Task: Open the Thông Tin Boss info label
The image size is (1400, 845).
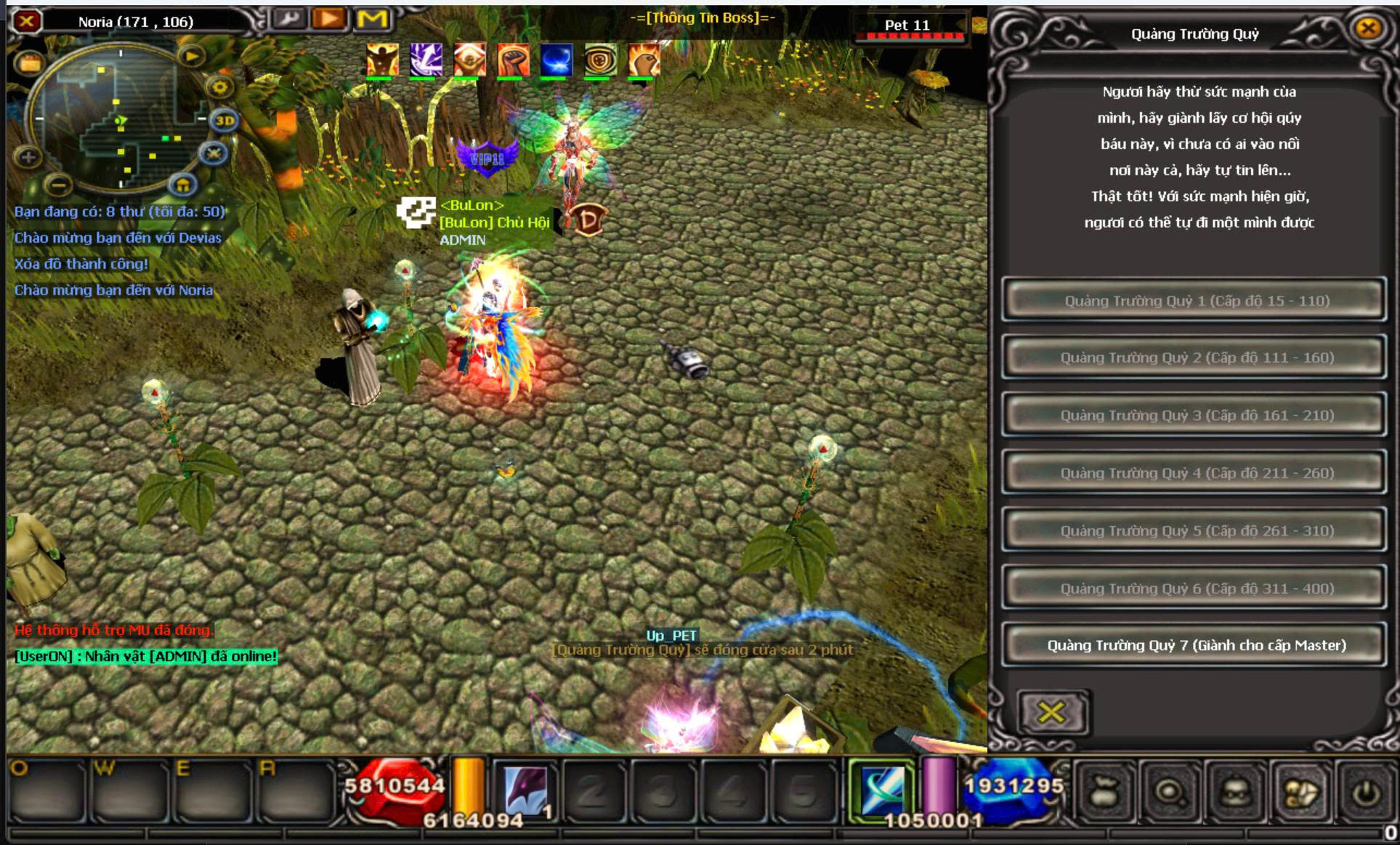Action: click(x=702, y=17)
